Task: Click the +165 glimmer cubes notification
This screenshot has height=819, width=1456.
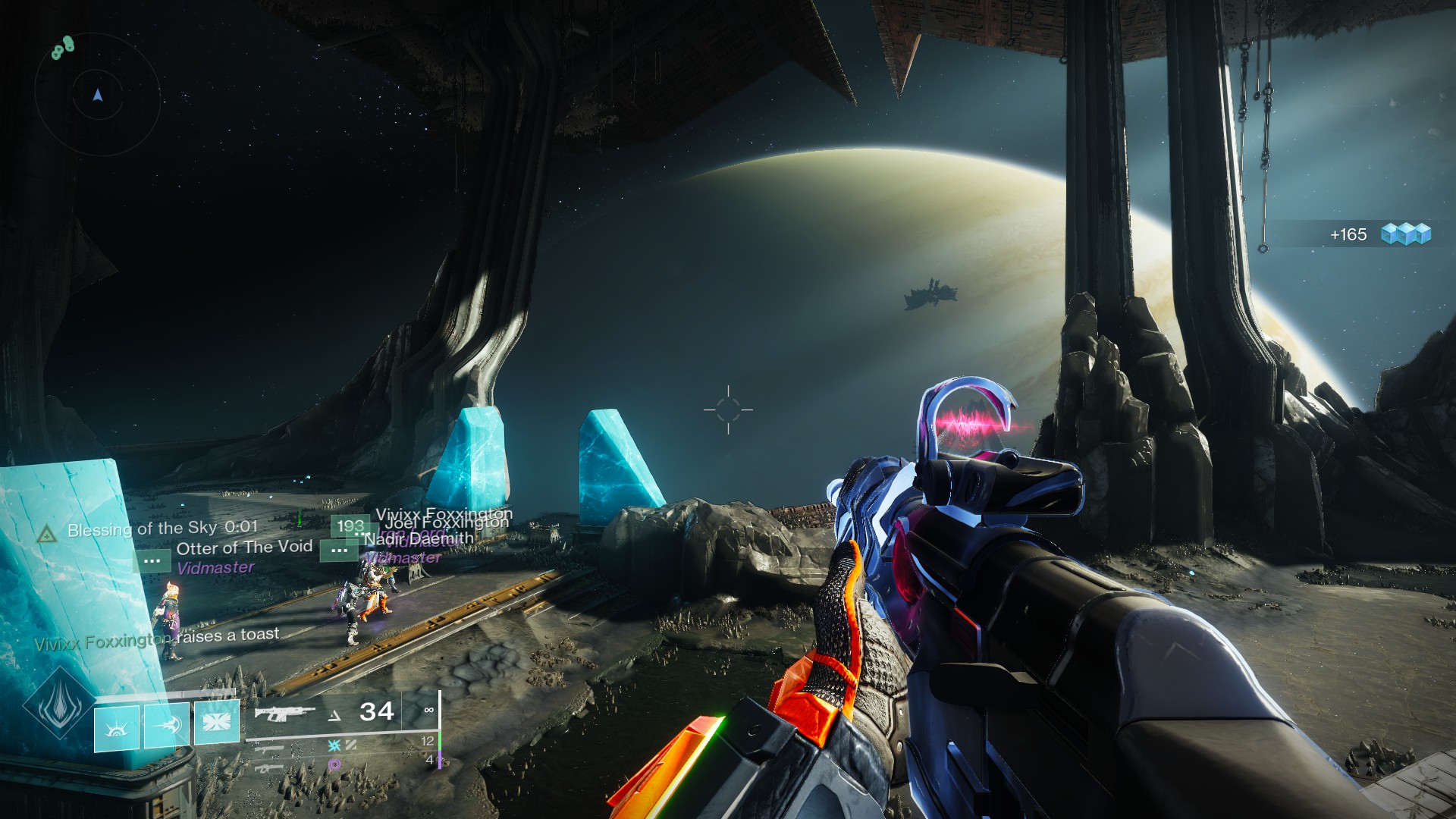Action: (x=1378, y=234)
